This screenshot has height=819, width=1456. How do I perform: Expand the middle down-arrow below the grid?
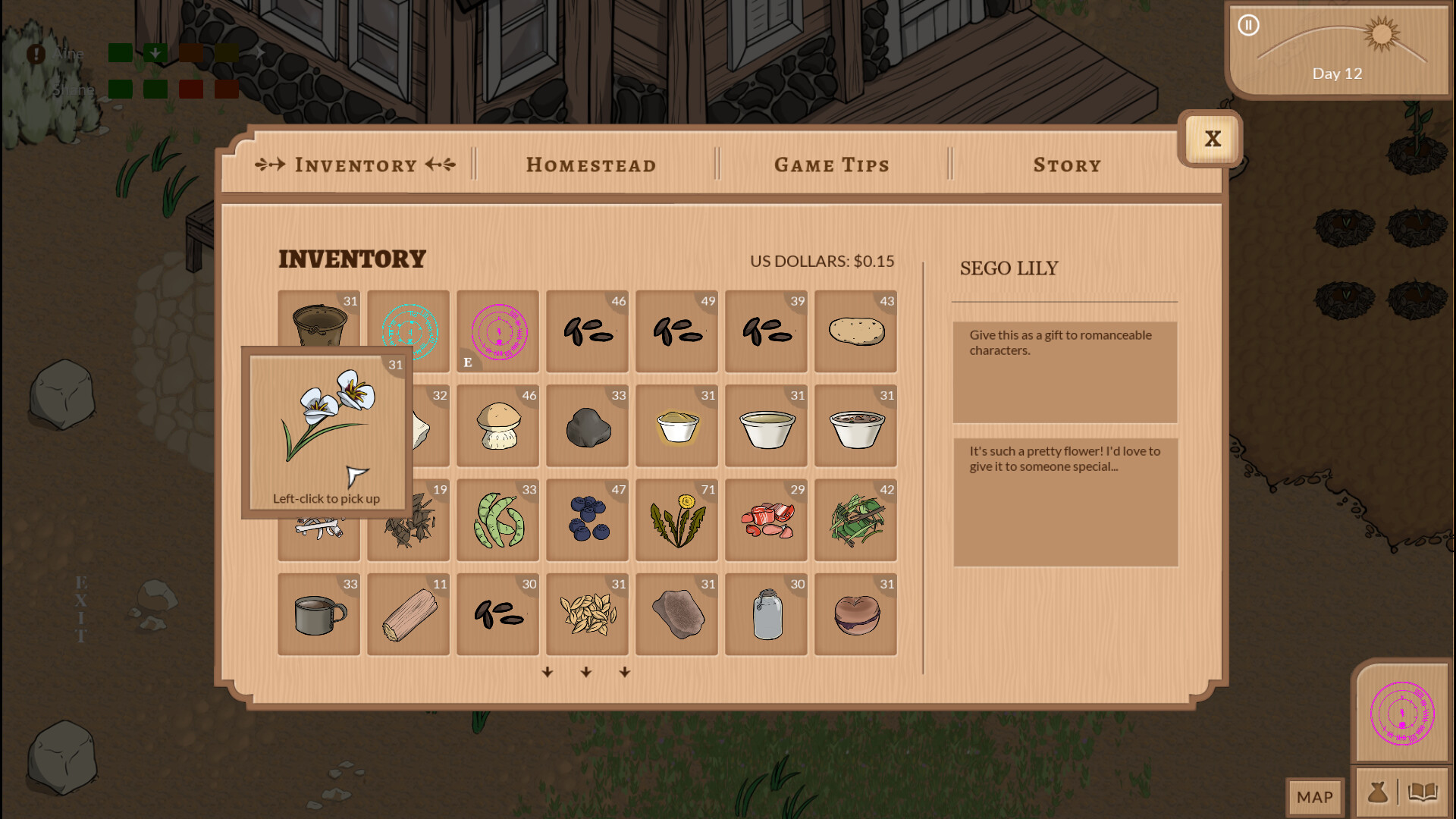tap(586, 672)
